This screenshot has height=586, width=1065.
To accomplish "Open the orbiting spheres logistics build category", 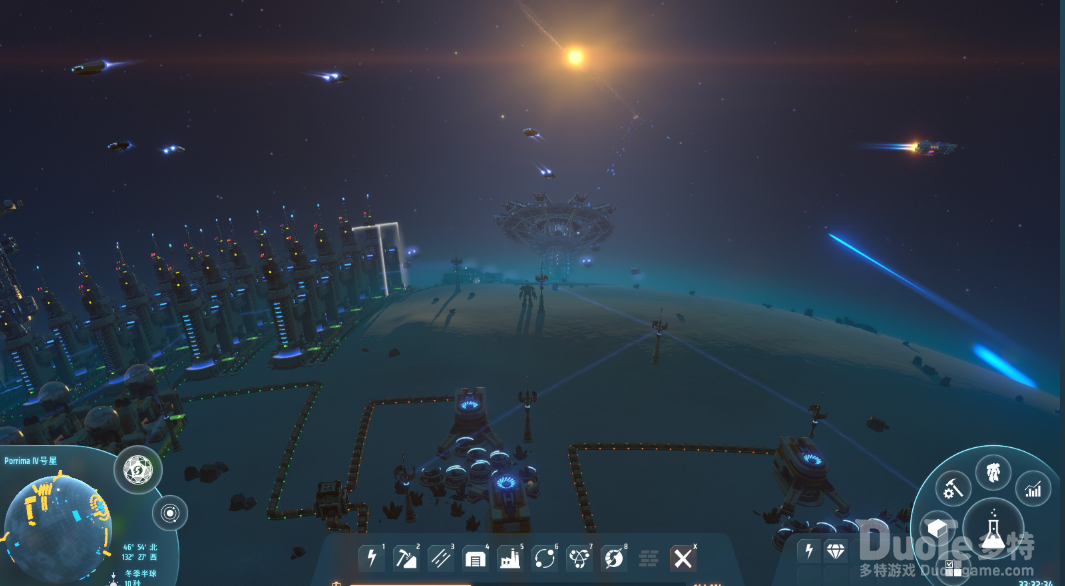I will click(x=545, y=558).
